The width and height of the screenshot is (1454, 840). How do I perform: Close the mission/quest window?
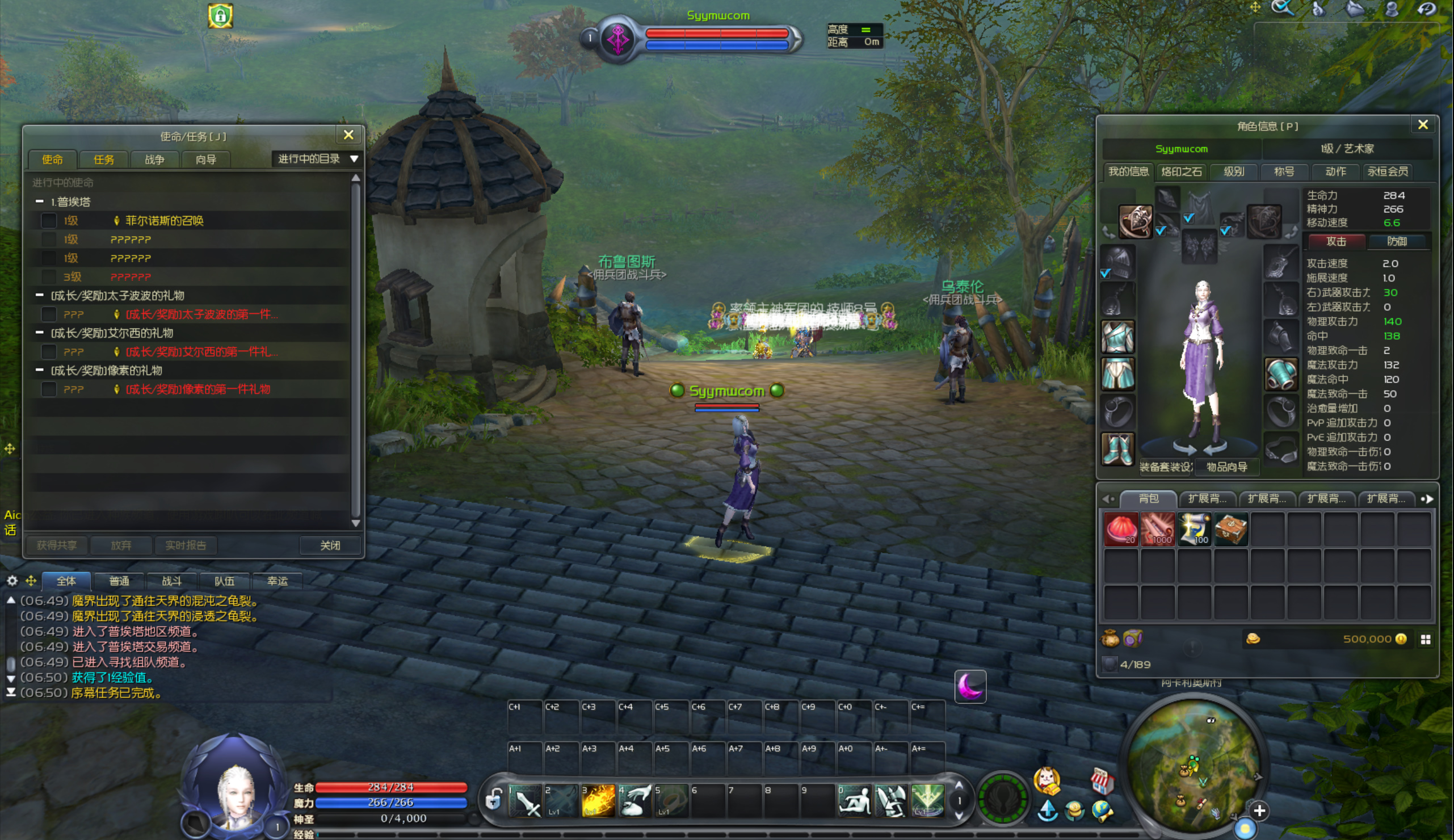[x=348, y=135]
